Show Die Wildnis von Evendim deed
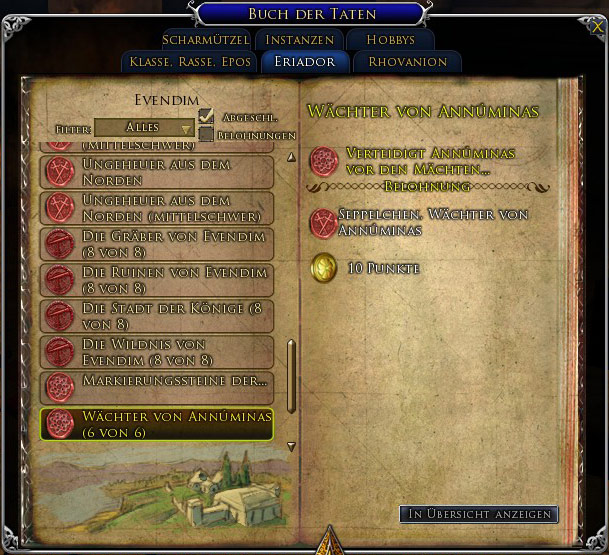Image resolution: width=609 pixels, height=555 pixels. coord(159,352)
